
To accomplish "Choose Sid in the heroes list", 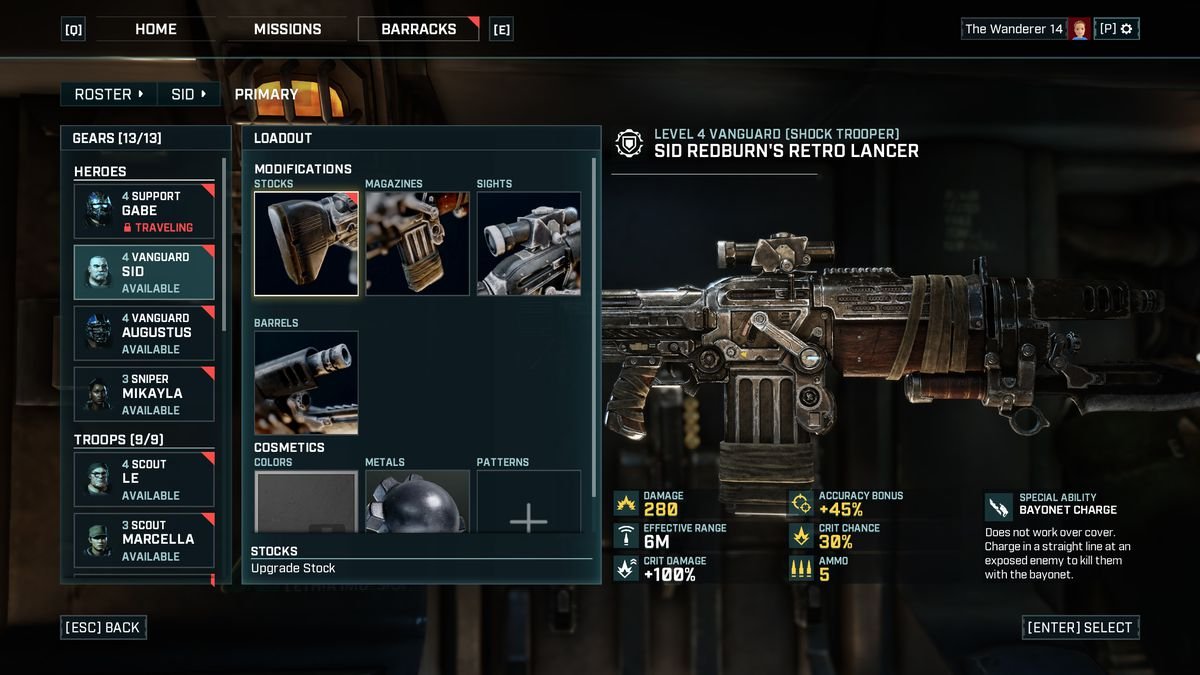I will pos(144,272).
